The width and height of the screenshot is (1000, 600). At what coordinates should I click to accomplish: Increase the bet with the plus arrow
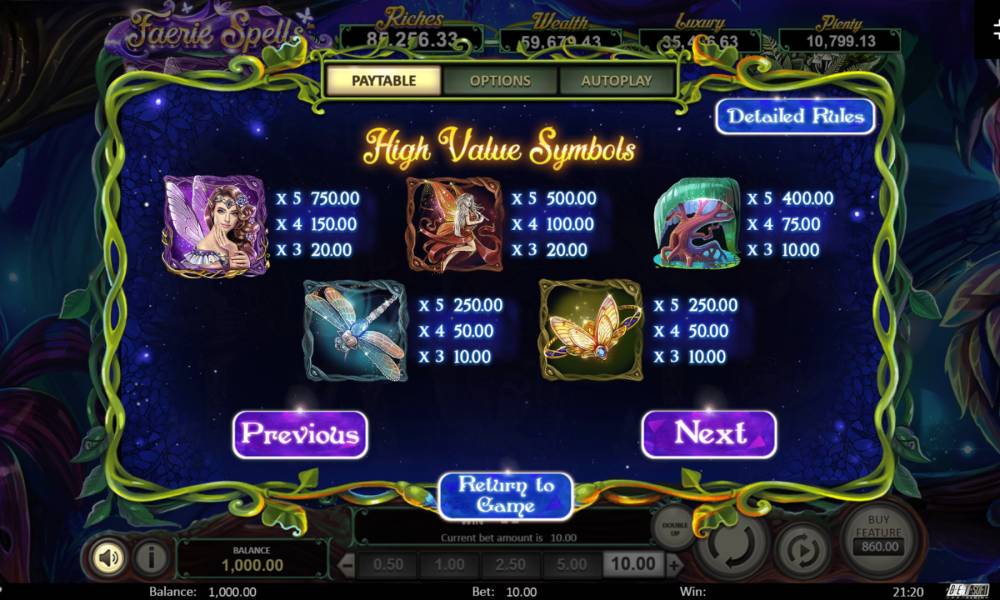(675, 566)
